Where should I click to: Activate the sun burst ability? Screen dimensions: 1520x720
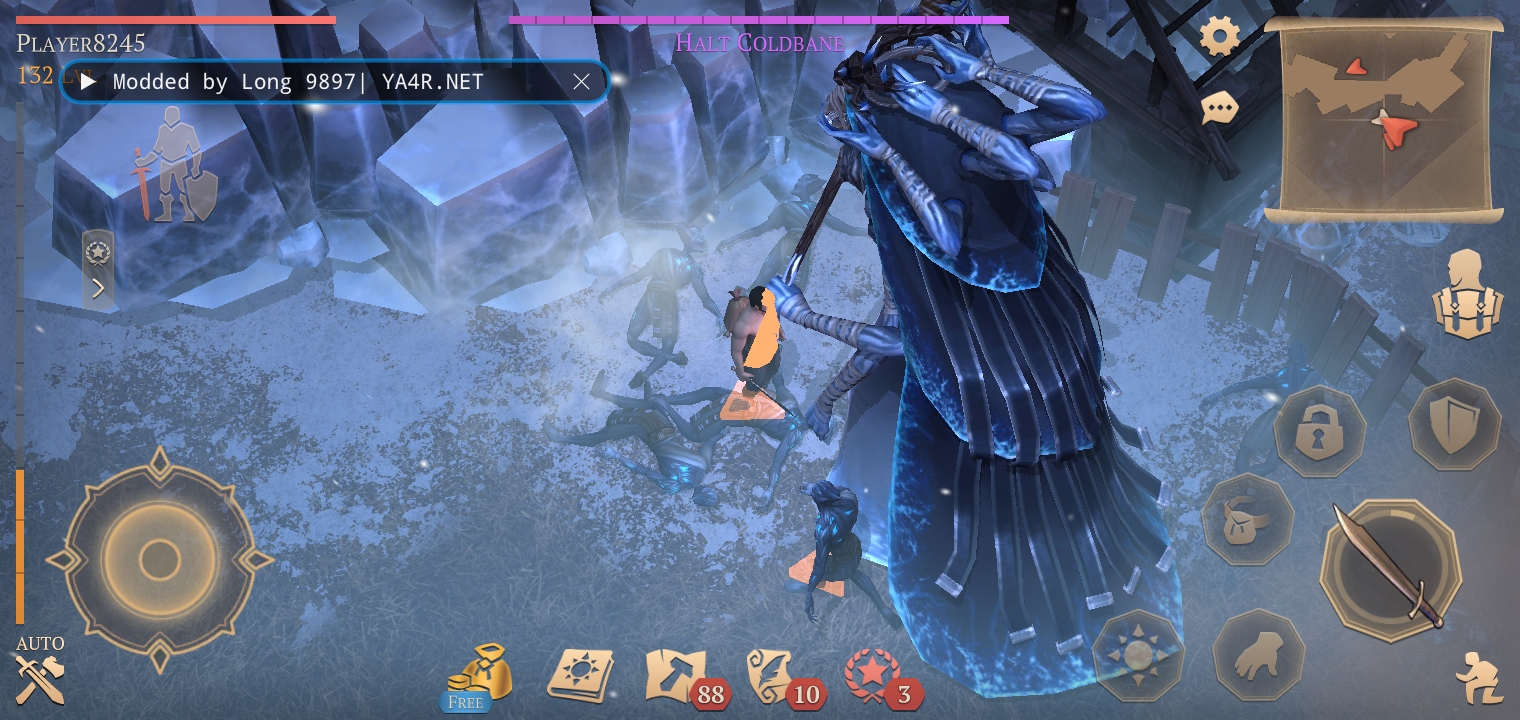[x=1138, y=656]
